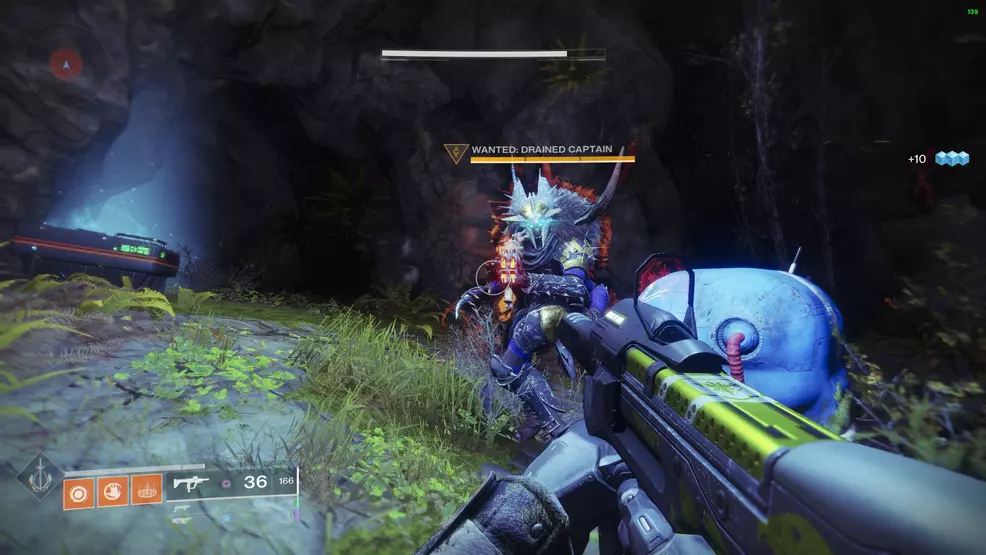Activate the class ability rift icon
The height and width of the screenshot is (555, 986).
tap(146, 490)
